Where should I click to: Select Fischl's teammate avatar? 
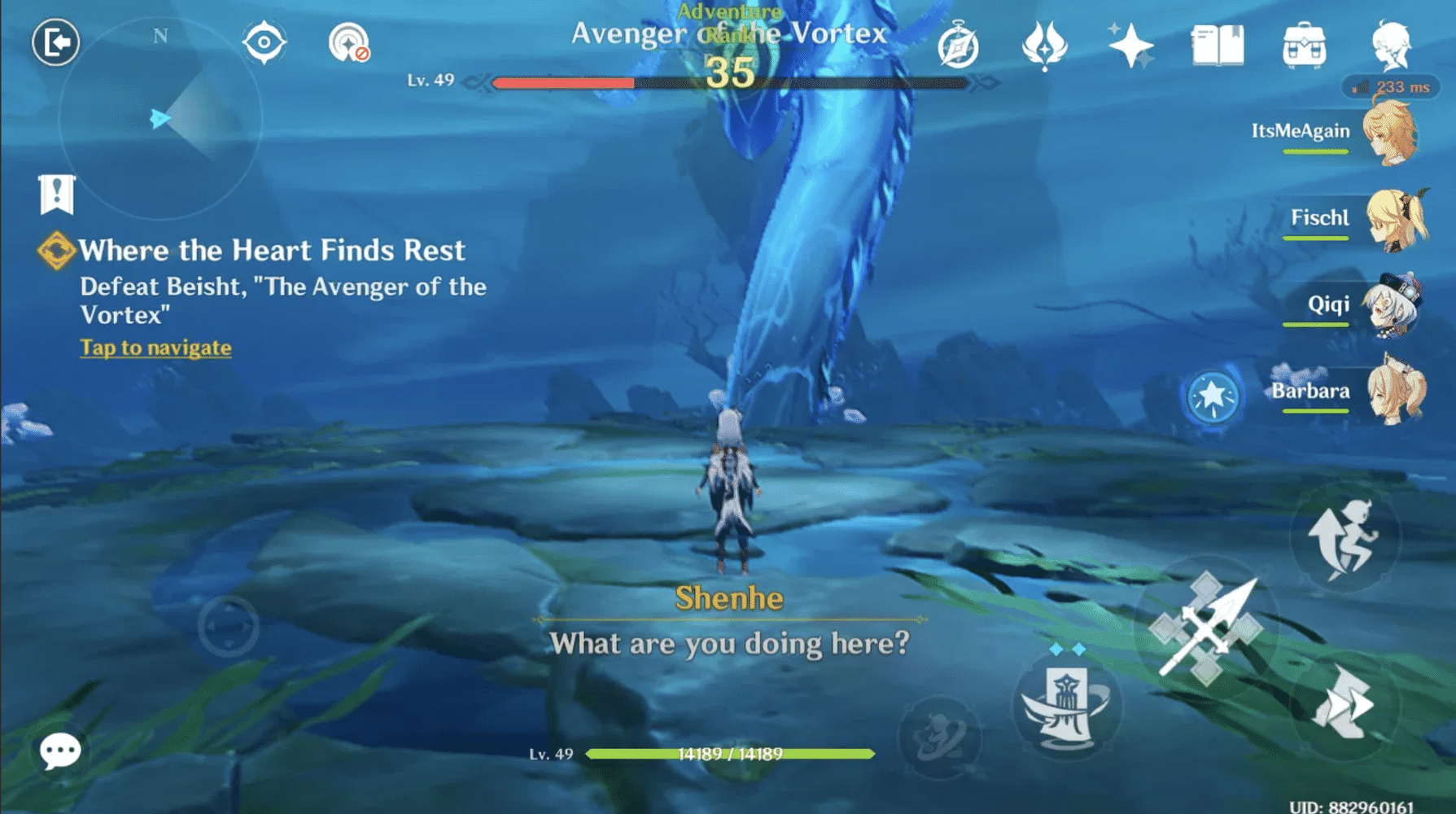click(1397, 220)
